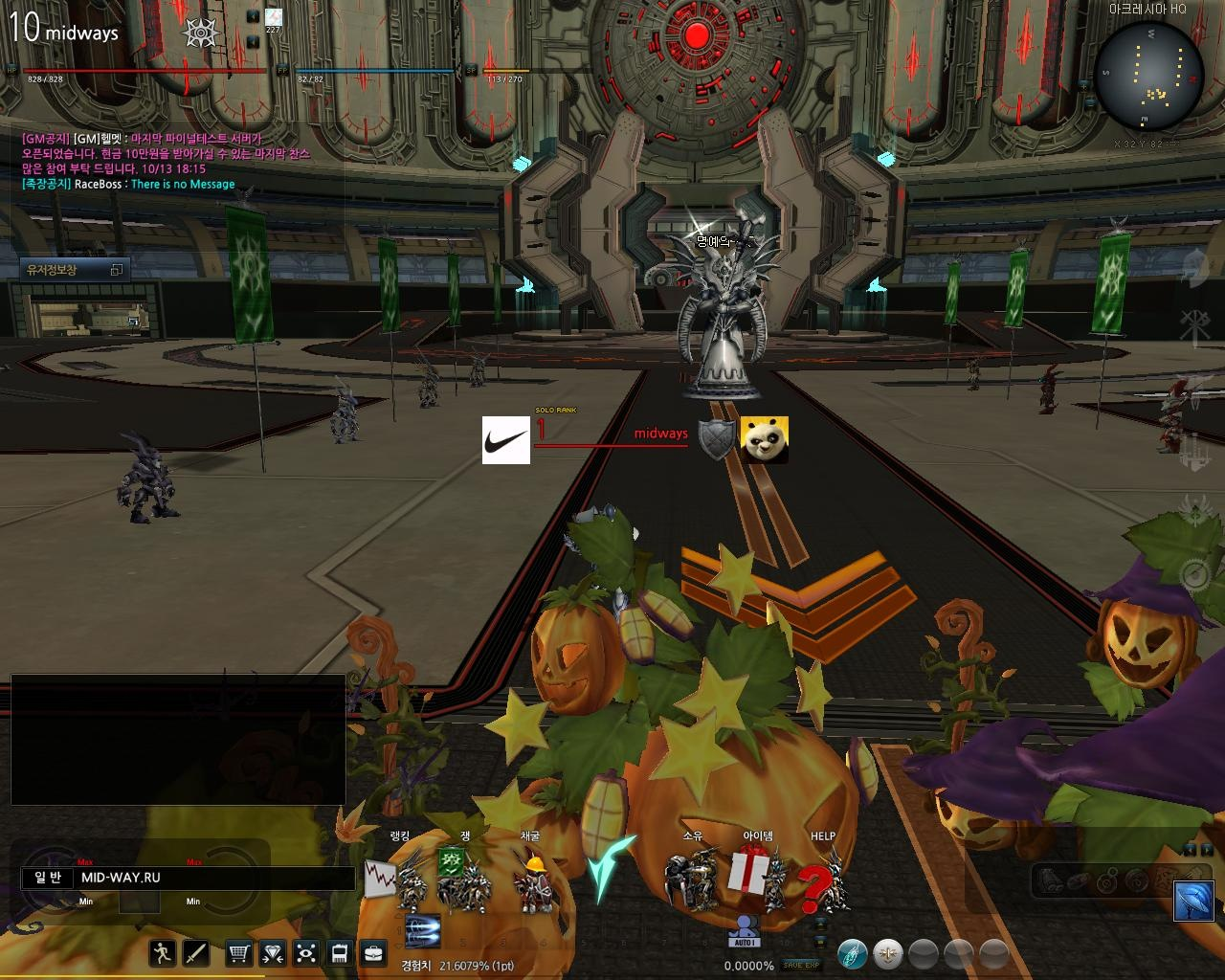Click the diamond exchange button
1225x980 pixels.
[x=273, y=952]
